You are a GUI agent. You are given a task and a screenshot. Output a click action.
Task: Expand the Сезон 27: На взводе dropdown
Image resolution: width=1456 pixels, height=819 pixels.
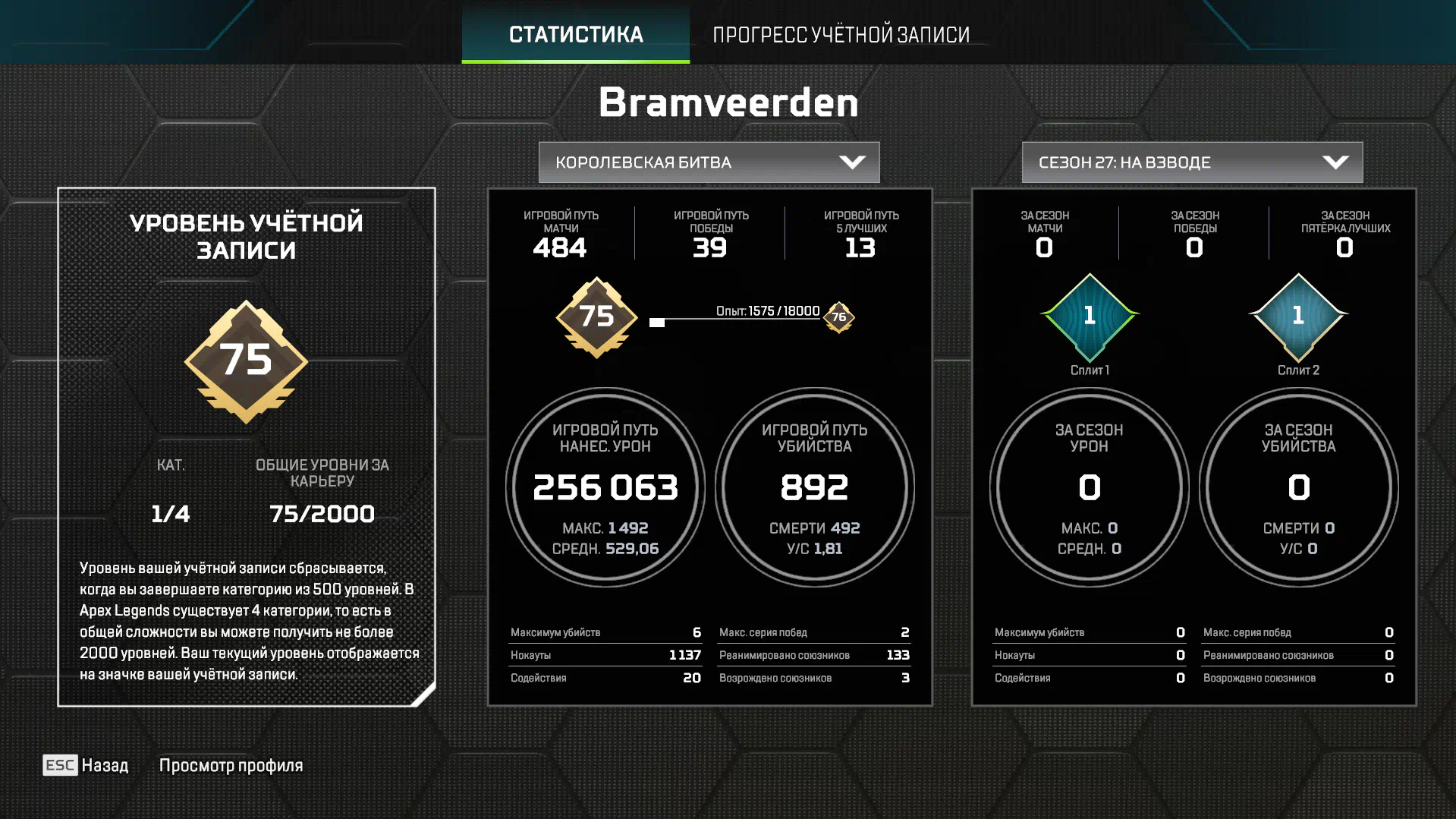1192,162
